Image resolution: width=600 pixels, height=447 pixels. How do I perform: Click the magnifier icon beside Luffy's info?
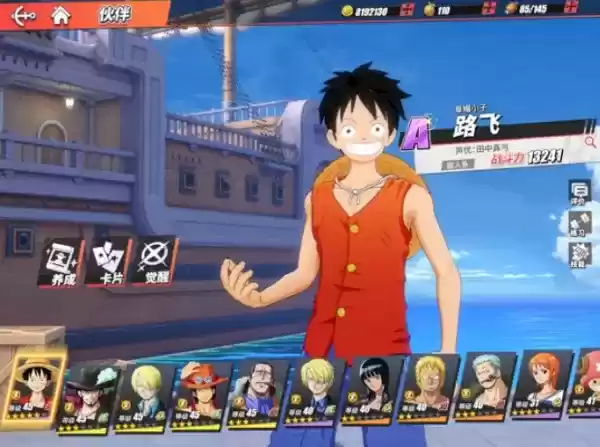coord(590,142)
